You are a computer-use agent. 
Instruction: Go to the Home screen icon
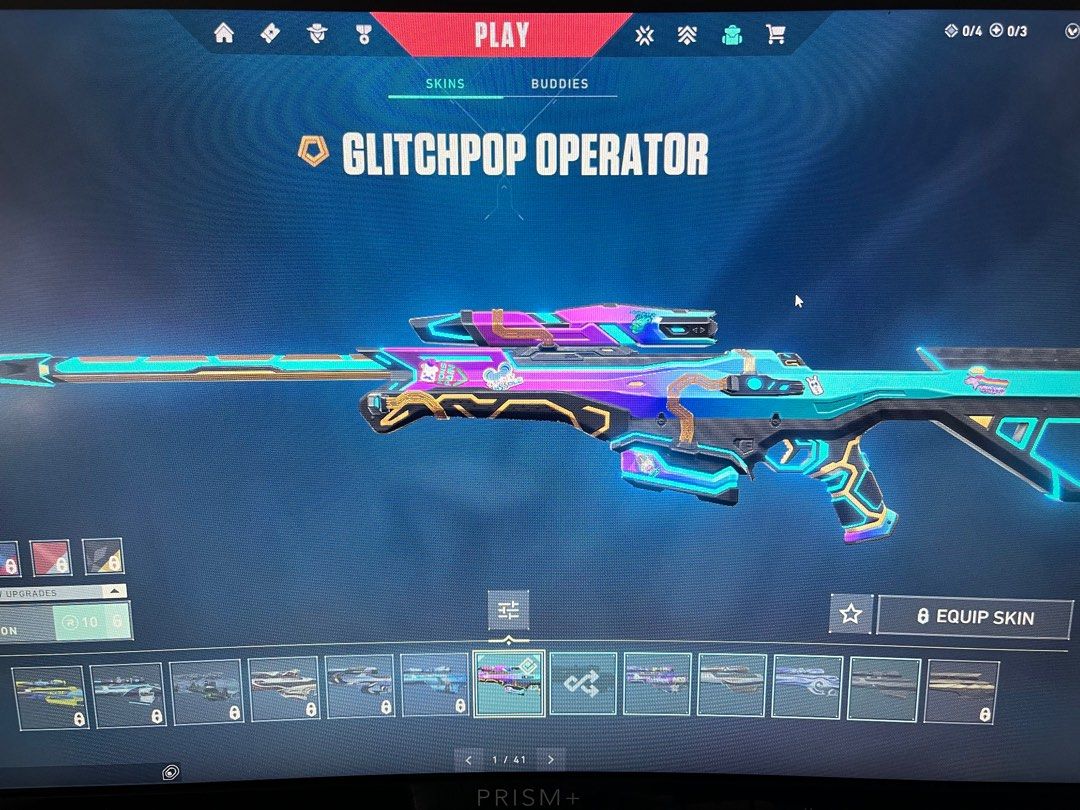[224, 34]
